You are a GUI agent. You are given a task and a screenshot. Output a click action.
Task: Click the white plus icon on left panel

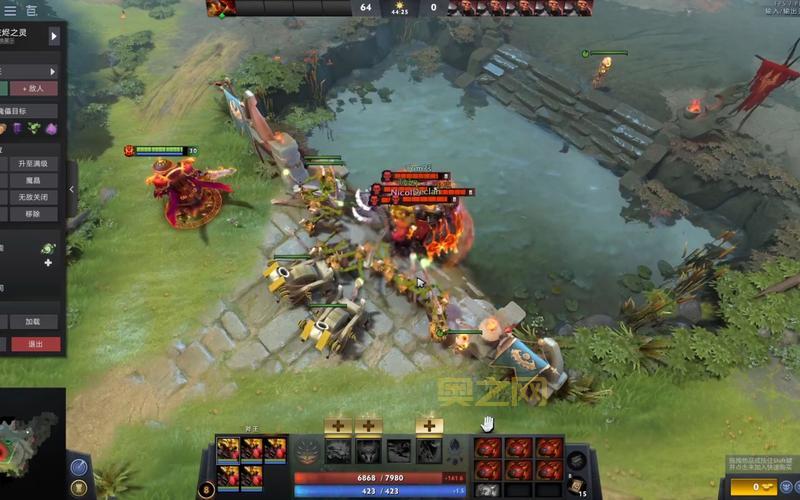pyautogui.click(x=47, y=262)
